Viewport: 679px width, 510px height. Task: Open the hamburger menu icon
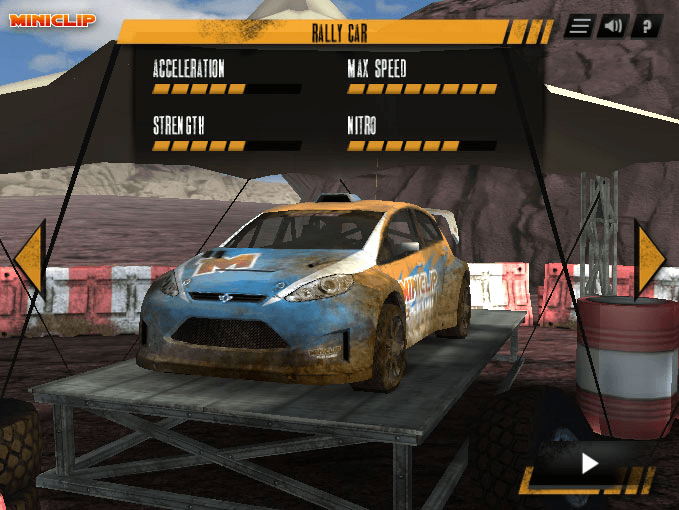click(x=578, y=27)
